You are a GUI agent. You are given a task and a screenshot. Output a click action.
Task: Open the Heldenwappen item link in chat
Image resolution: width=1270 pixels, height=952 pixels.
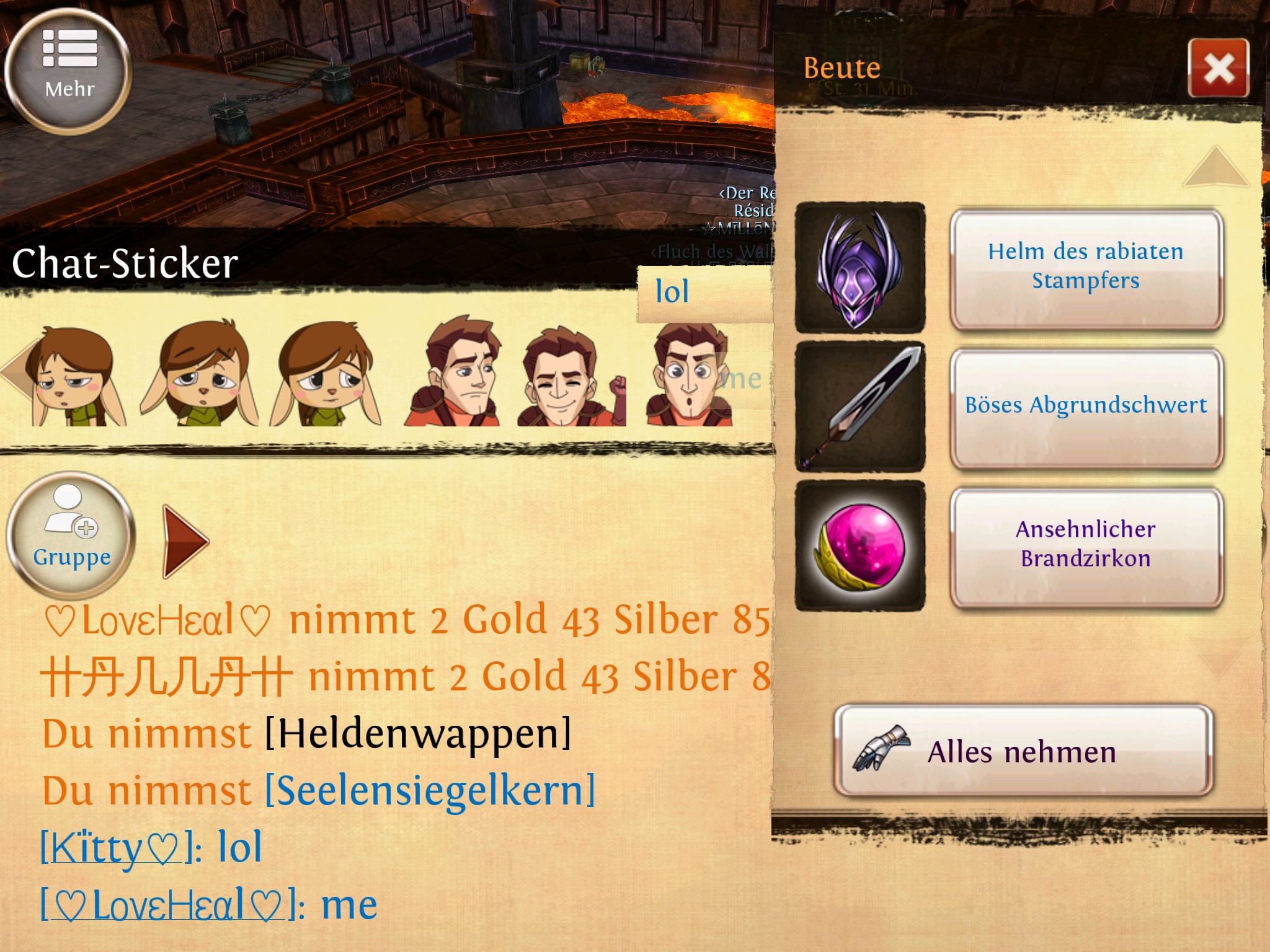(418, 734)
